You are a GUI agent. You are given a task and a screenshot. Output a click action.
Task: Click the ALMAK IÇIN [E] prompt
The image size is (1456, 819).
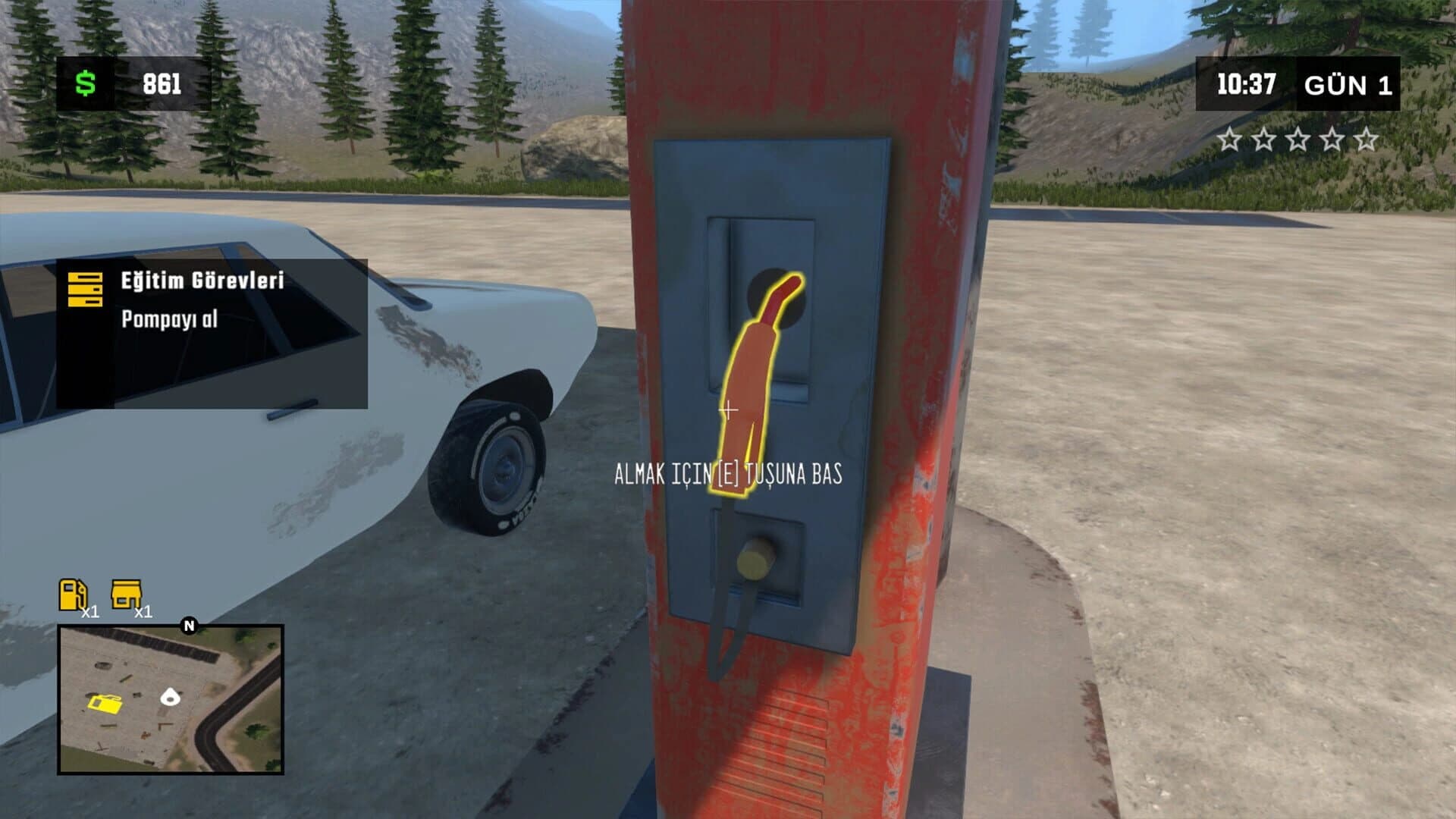(726, 472)
